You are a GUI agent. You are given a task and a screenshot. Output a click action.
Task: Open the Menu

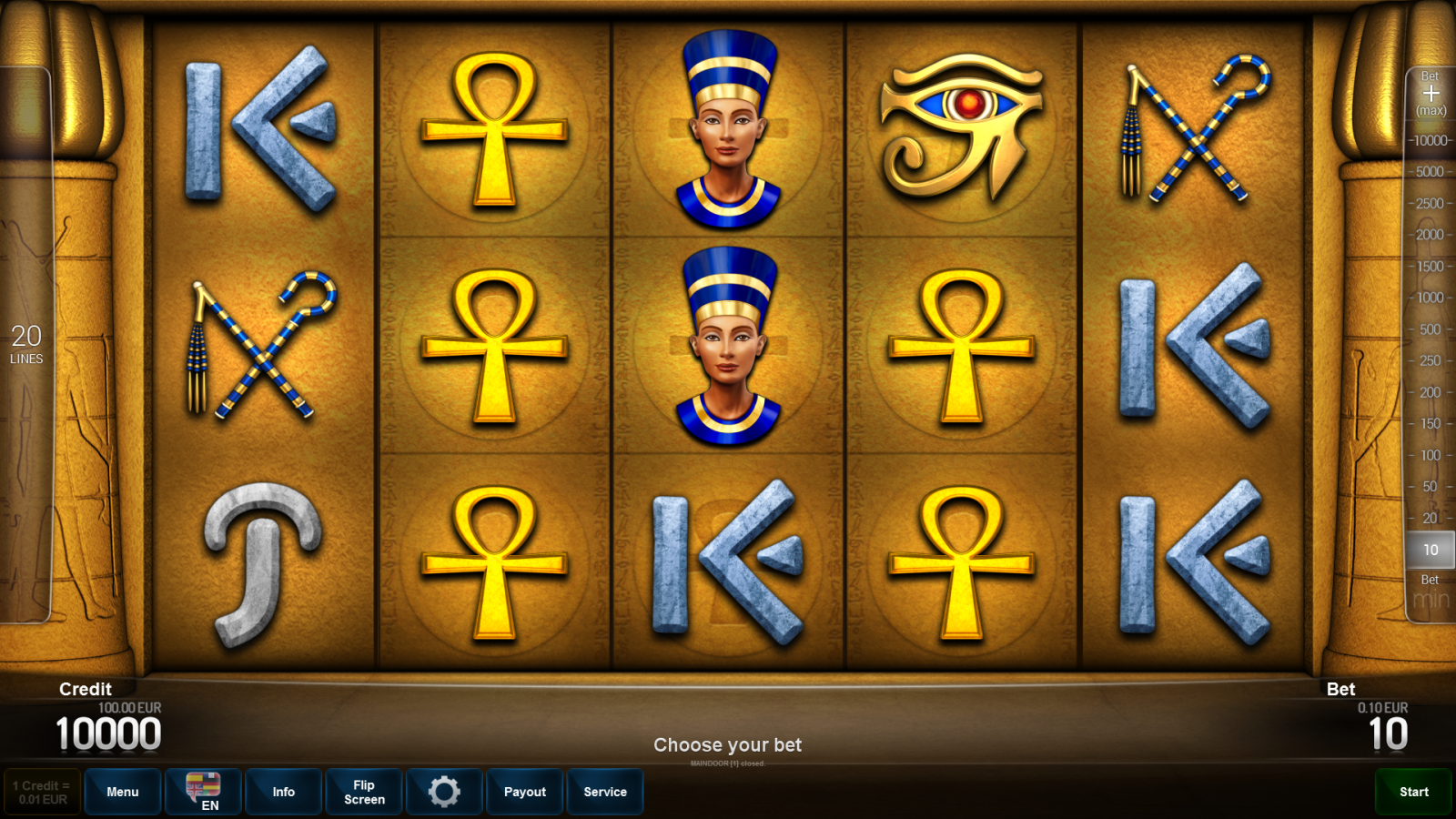[x=123, y=792]
